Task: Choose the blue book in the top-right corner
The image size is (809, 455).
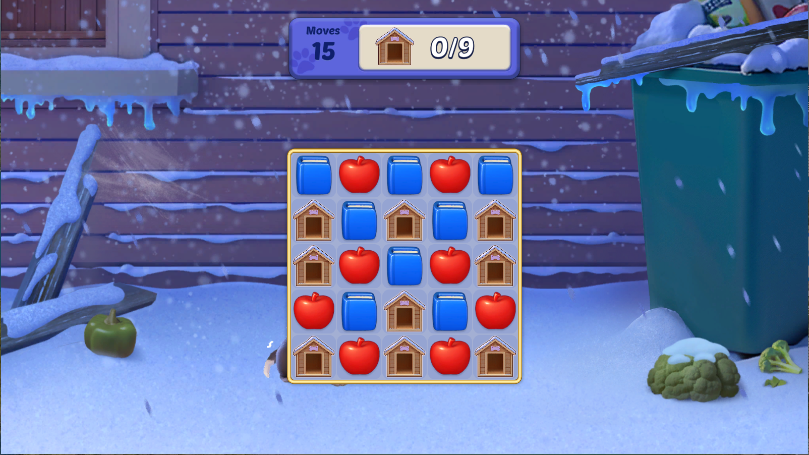Action: click(495, 175)
